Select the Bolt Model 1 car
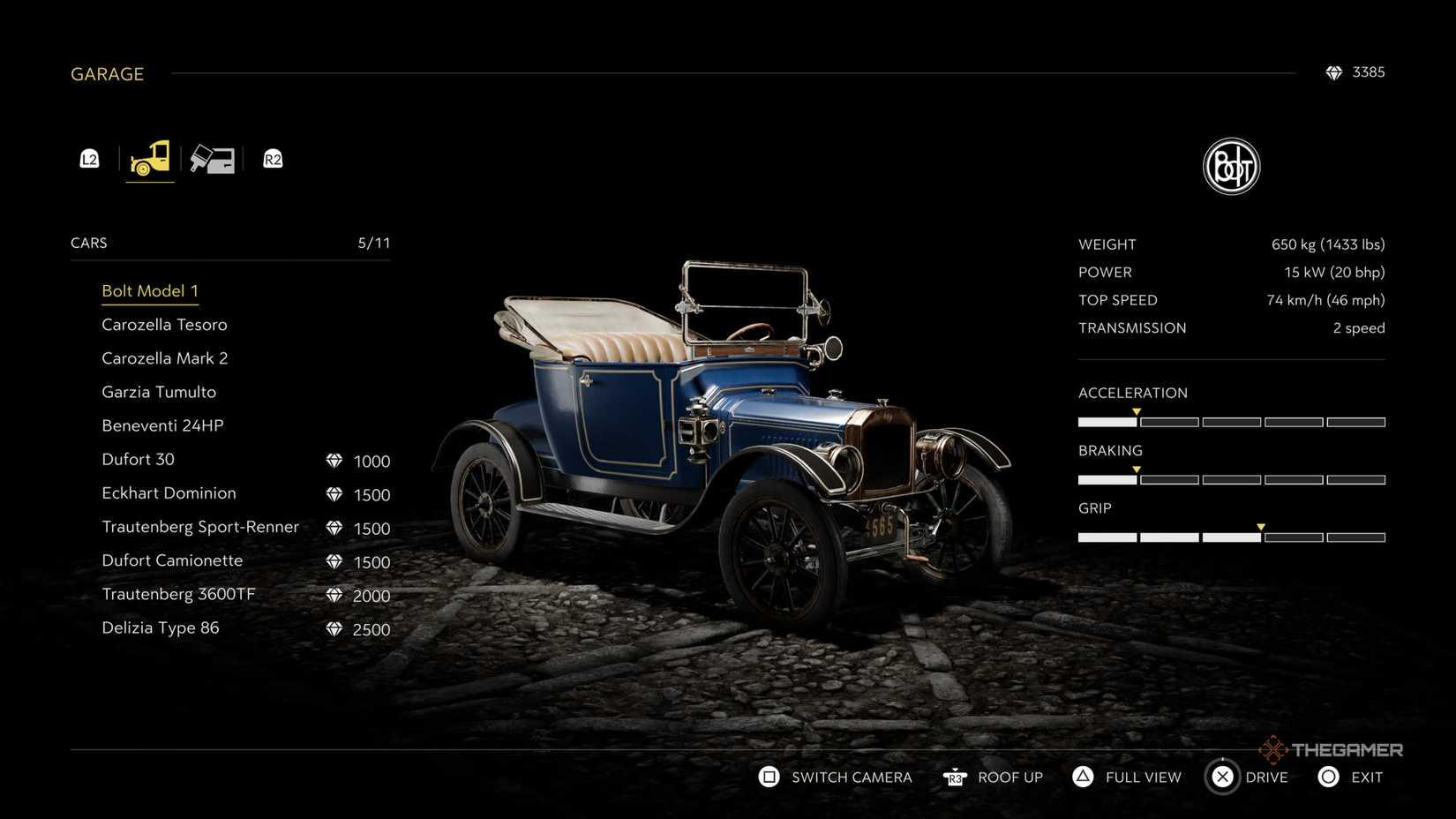Screen dimensions: 1456x819 [x=150, y=291]
